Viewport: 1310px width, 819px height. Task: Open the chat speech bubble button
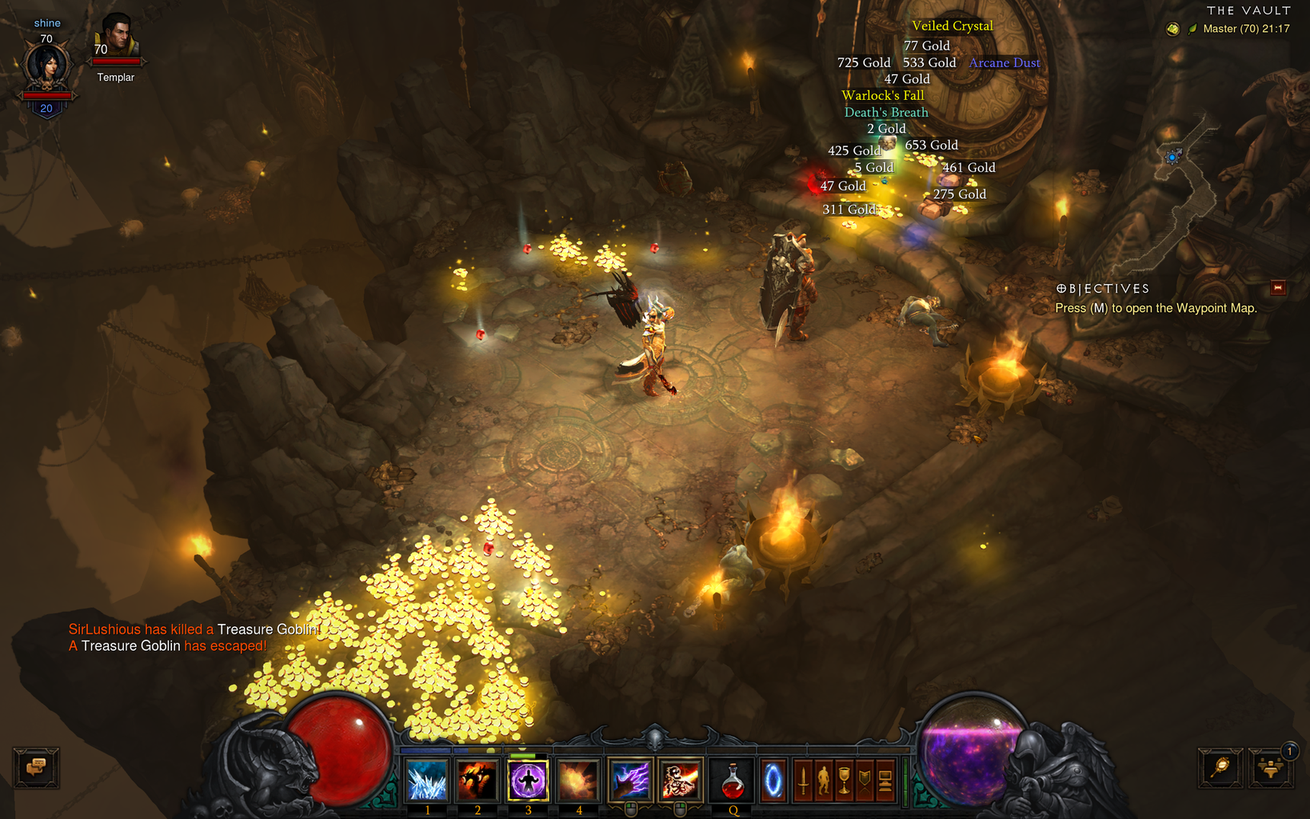coord(36,767)
